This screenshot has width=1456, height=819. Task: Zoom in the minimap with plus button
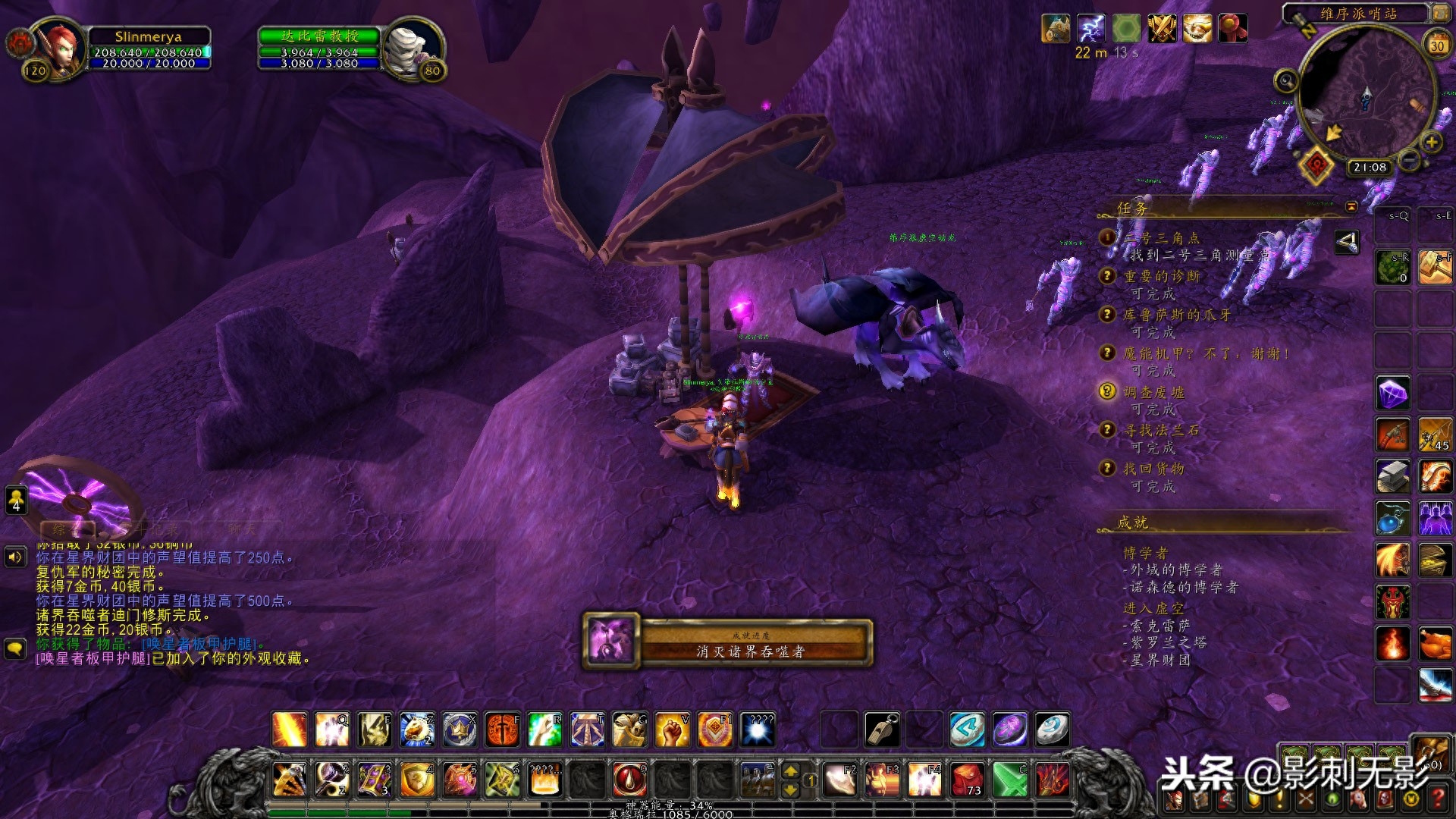pos(1432,142)
